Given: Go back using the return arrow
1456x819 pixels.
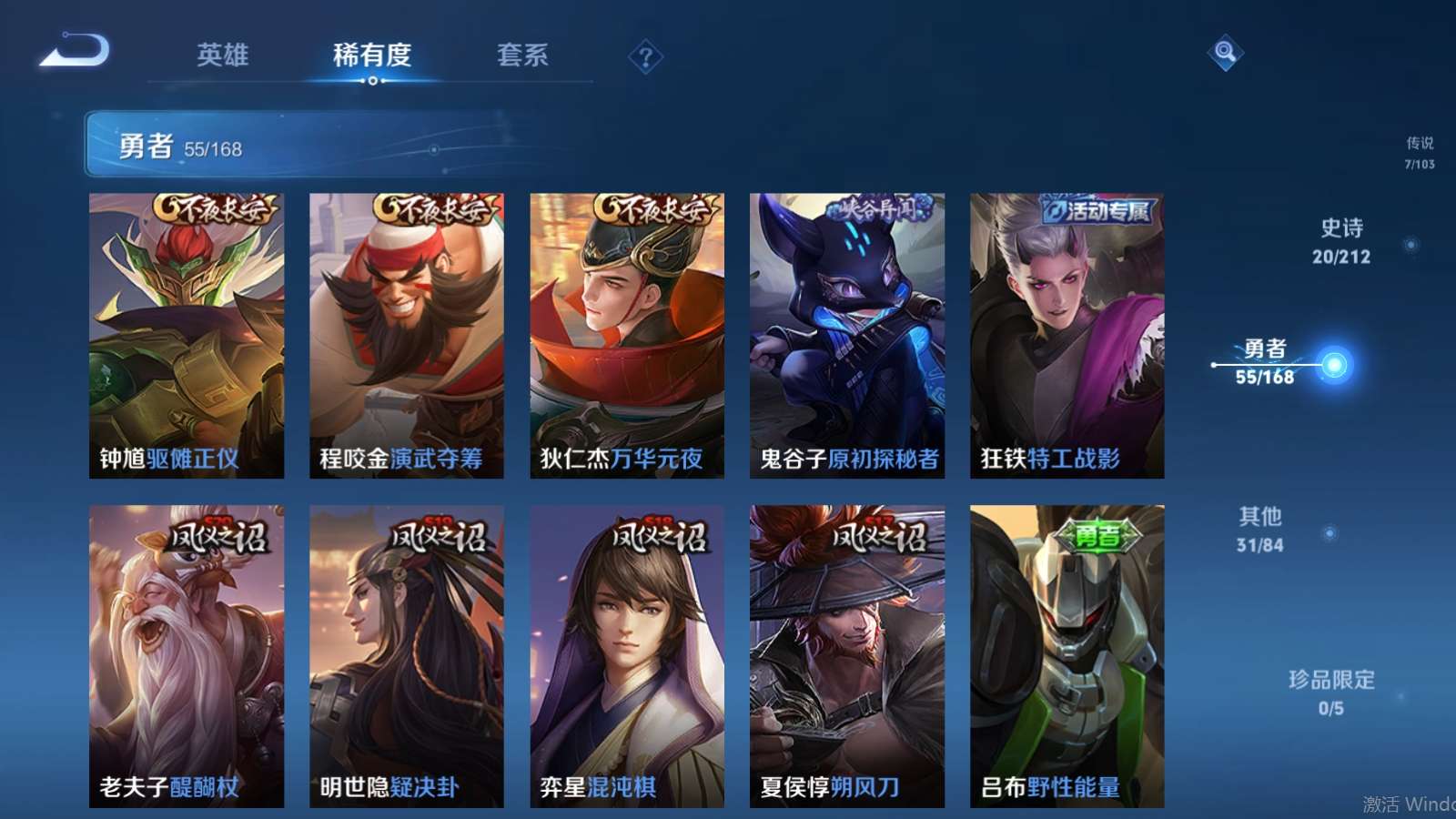Looking at the screenshot, I should pyautogui.click(x=76, y=51).
